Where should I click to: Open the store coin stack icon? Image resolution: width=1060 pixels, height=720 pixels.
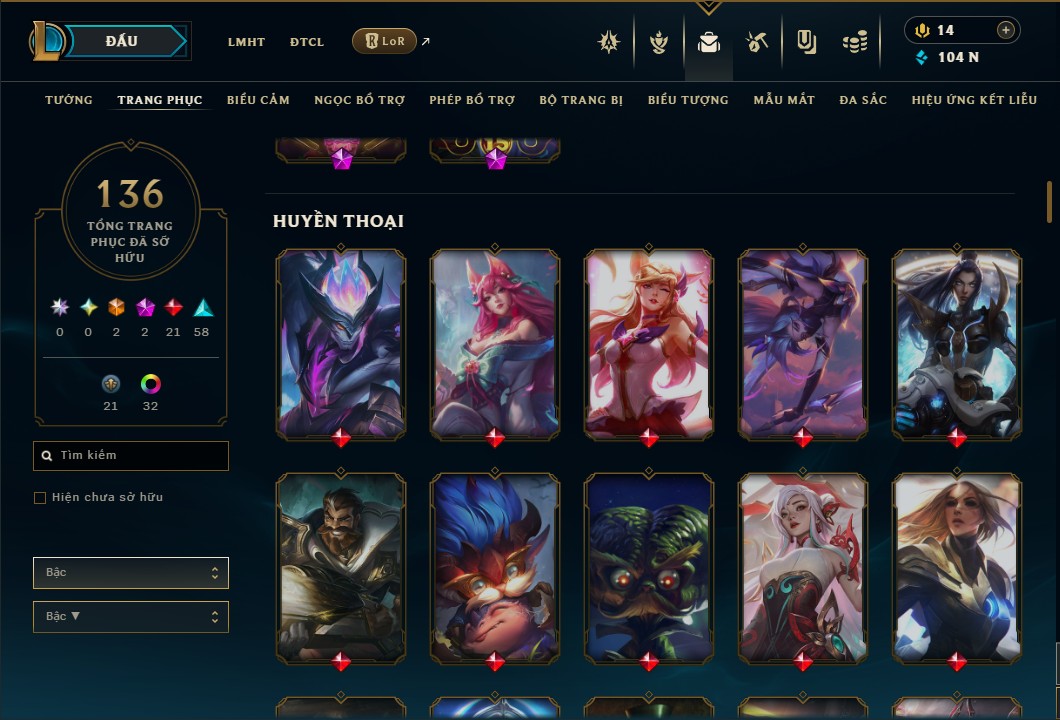point(854,42)
